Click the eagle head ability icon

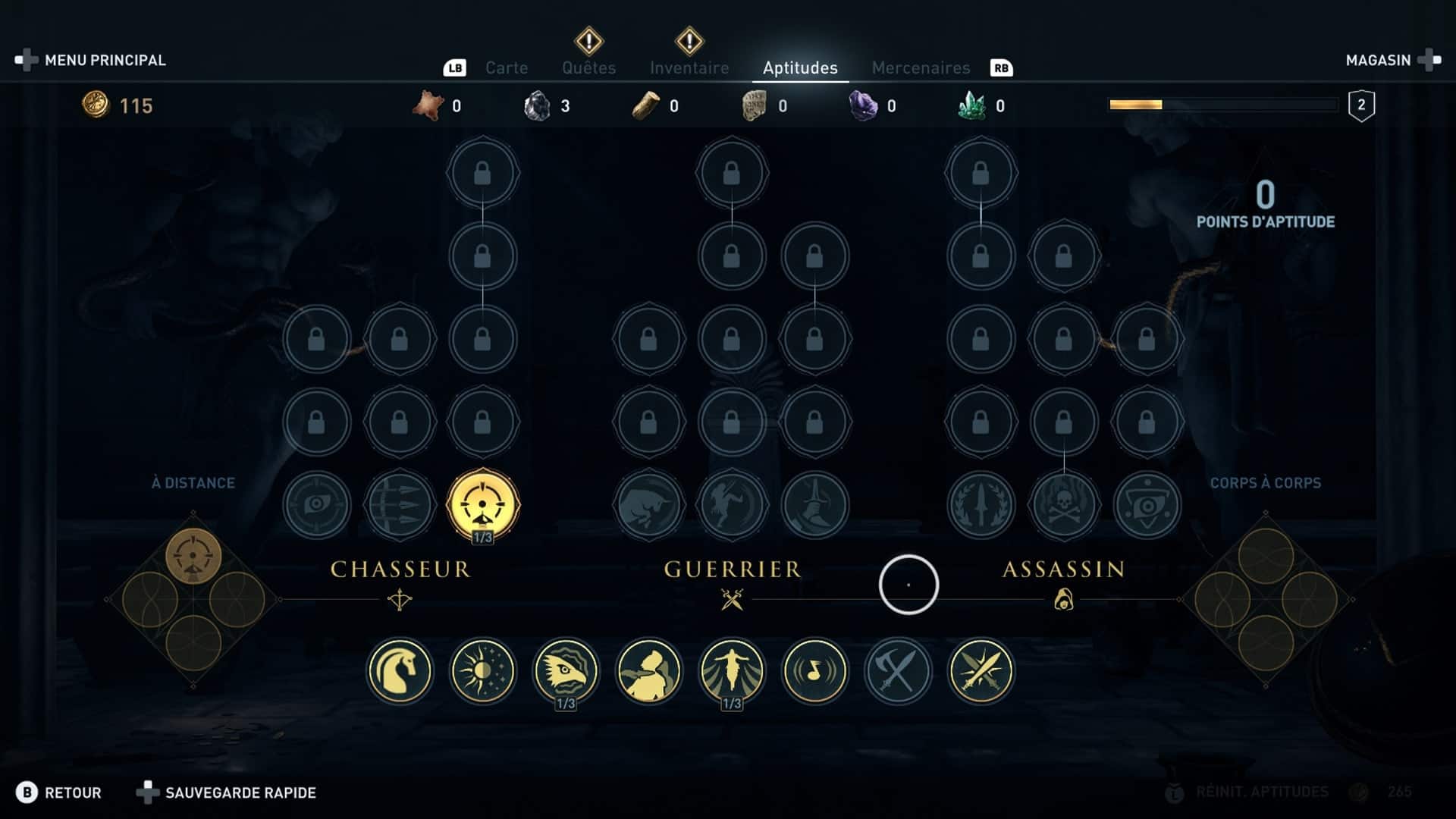tap(566, 671)
